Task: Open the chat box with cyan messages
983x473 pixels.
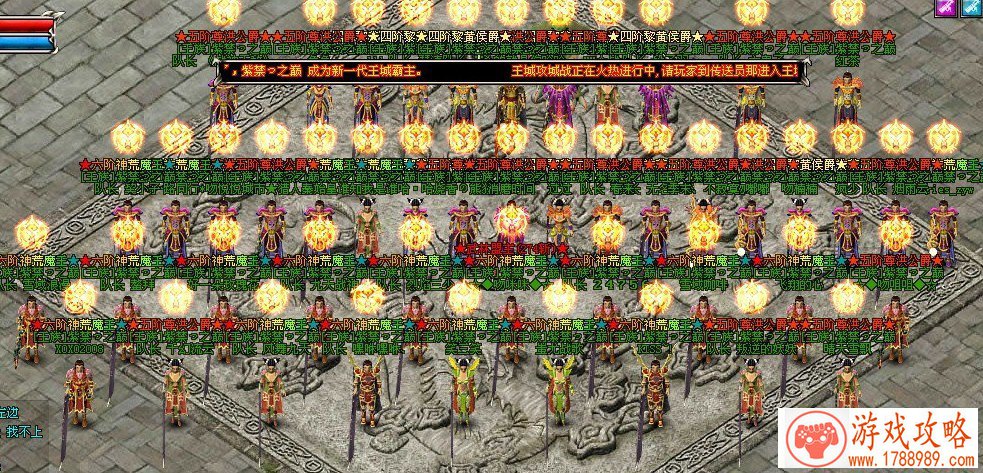Action: click(24, 423)
